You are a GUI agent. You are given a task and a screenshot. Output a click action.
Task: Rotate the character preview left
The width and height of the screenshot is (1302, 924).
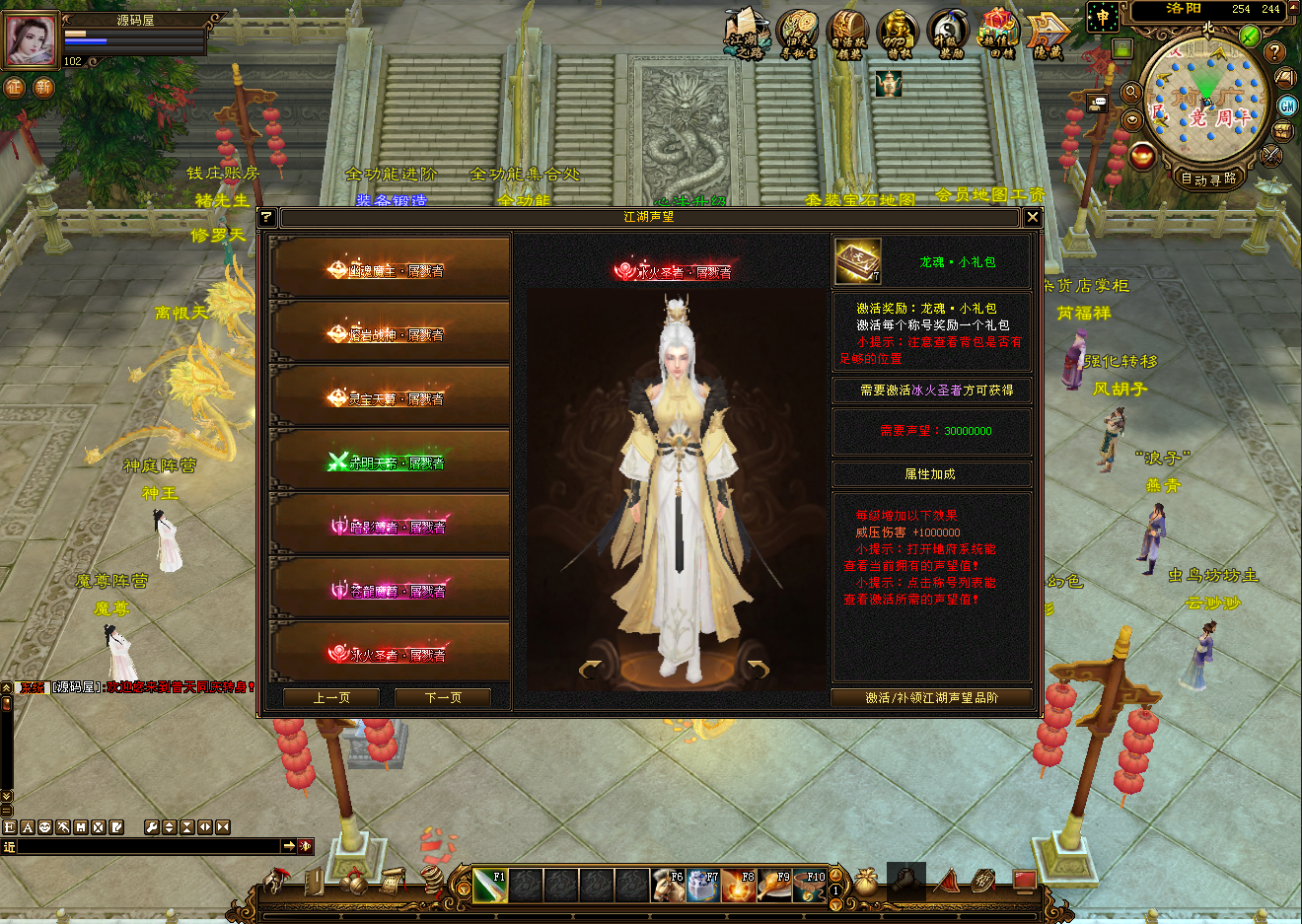click(x=591, y=670)
